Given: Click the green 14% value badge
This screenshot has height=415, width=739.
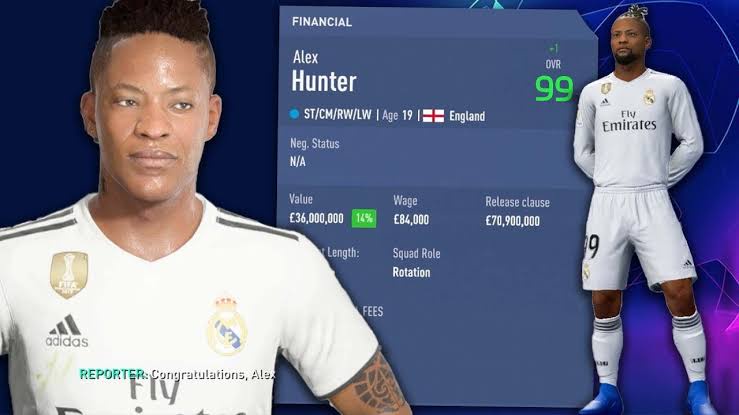Looking at the screenshot, I should (363, 219).
